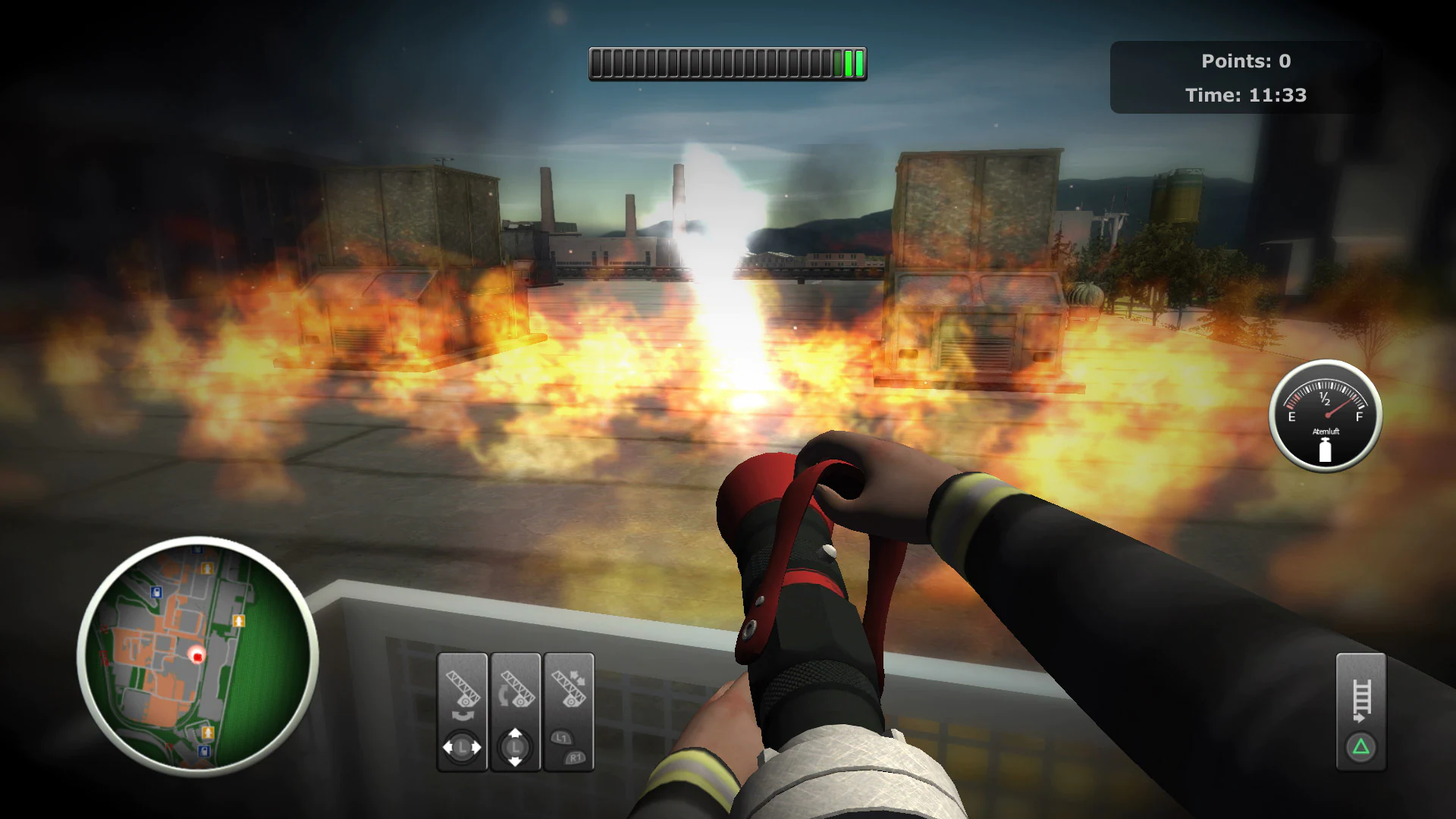Expand the left analog stick elevation prompt
The width and height of the screenshot is (1456, 819).
[x=514, y=746]
